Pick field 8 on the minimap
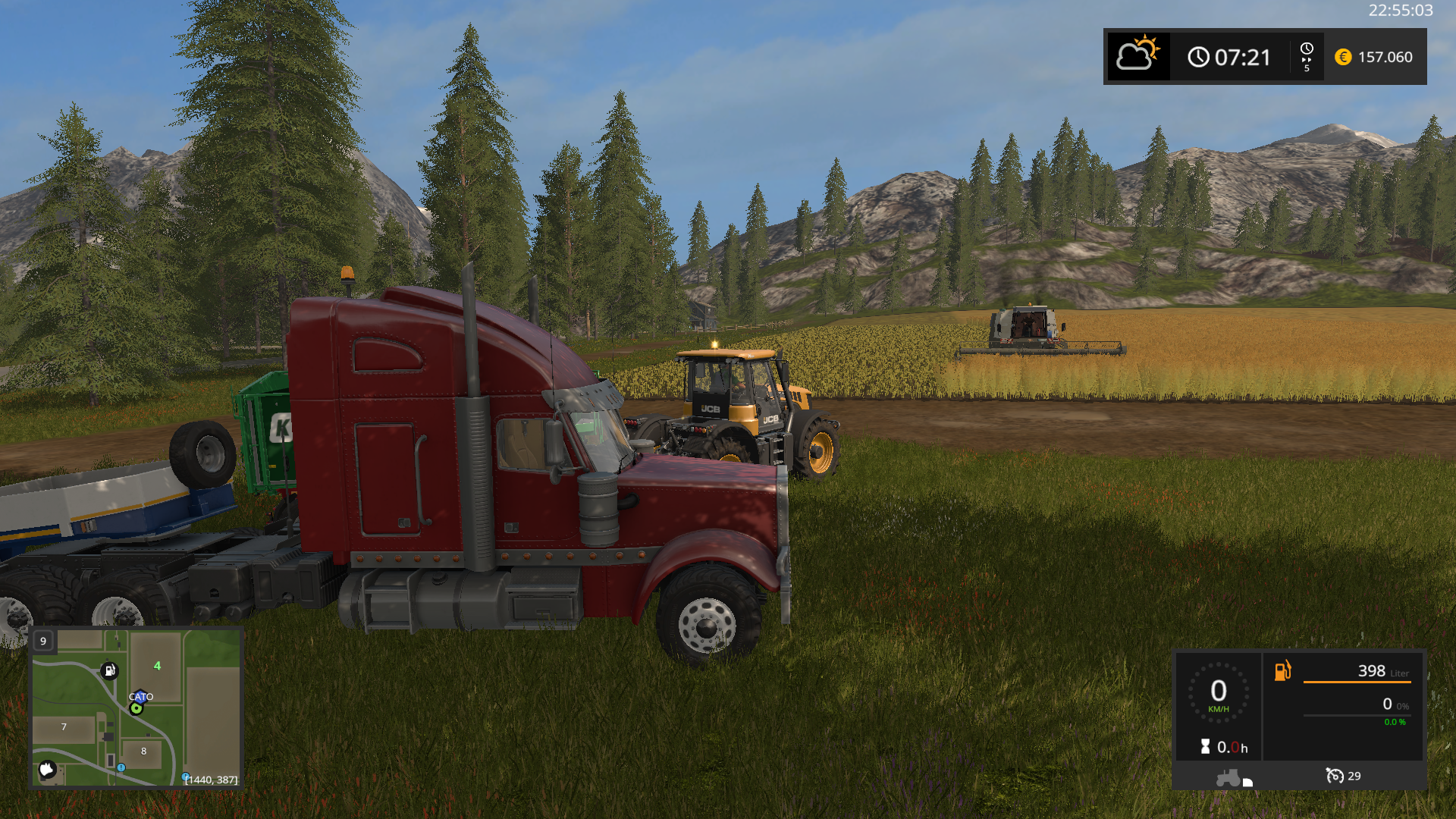 pos(143,752)
